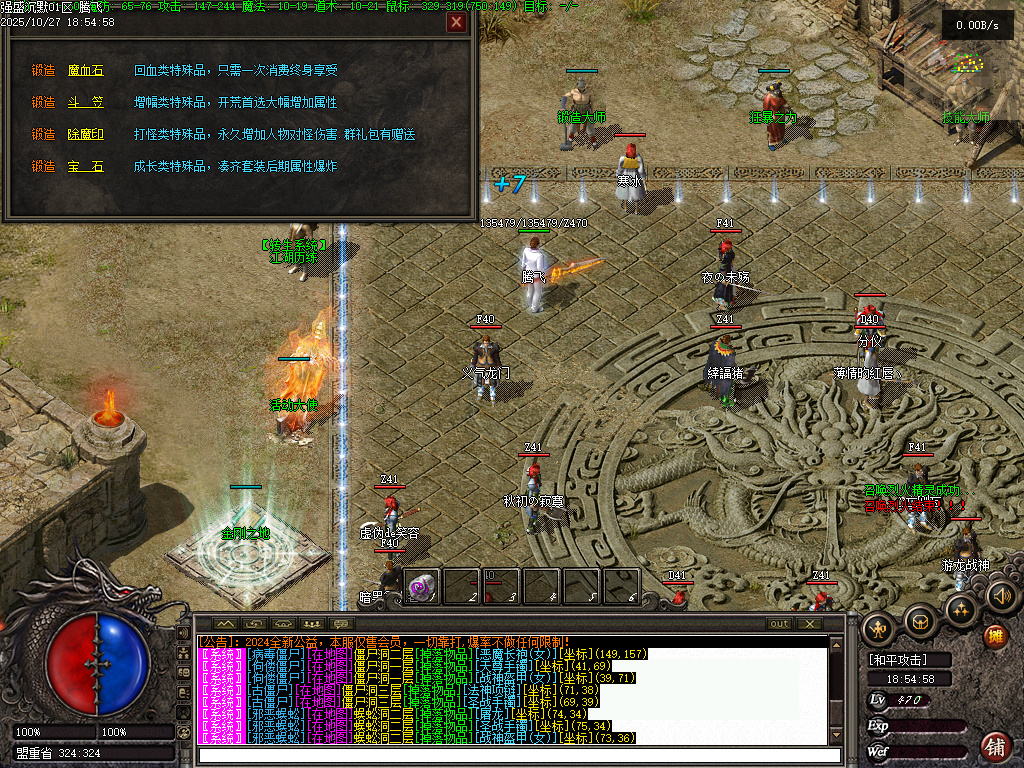The height and width of the screenshot is (768, 1024).
Task: Open the bag inventory icon
Action: pyautogui.click(x=920, y=622)
